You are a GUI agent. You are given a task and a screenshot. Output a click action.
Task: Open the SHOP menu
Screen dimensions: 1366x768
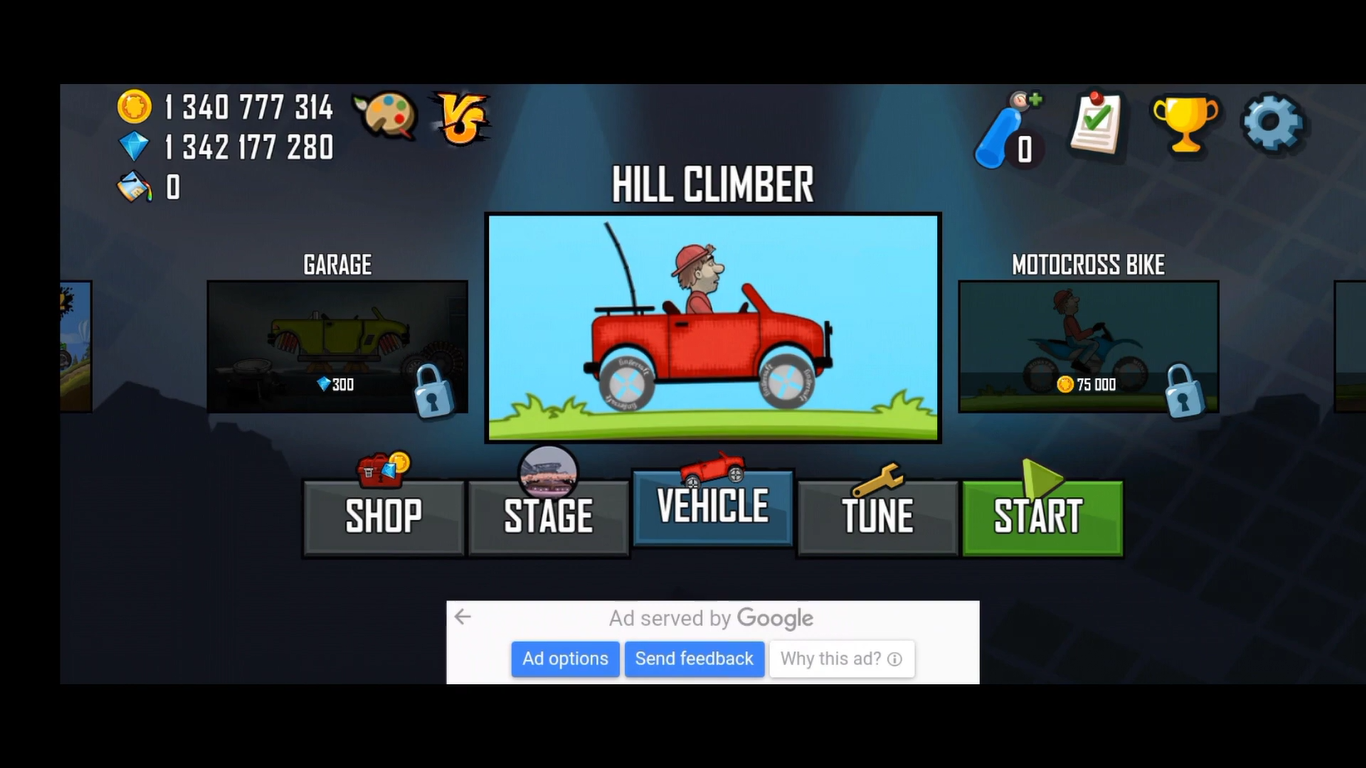tap(384, 516)
